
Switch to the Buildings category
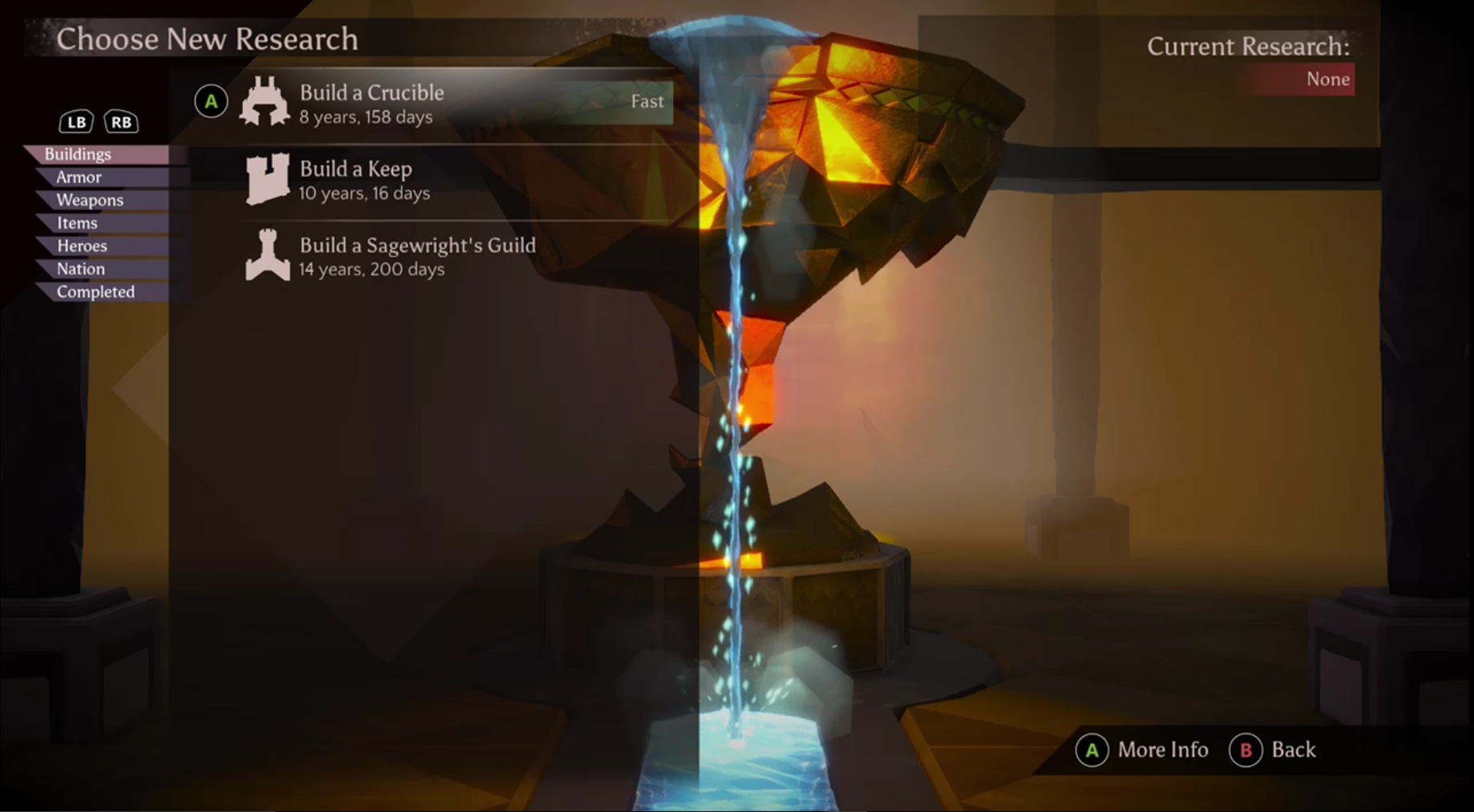(x=78, y=154)
